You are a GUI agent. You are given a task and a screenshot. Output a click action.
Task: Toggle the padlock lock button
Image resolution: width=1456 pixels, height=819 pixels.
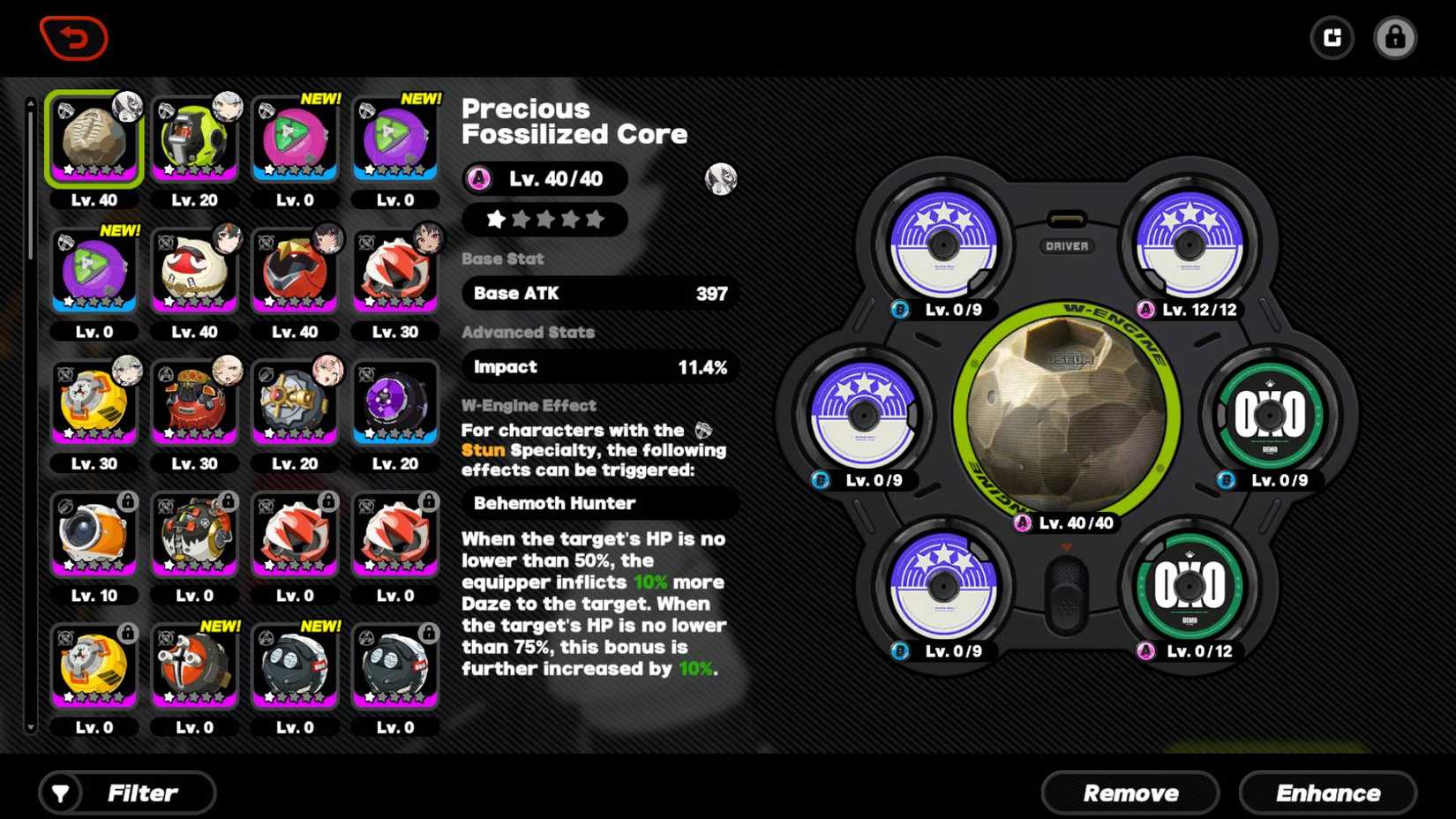(1394, 38)
